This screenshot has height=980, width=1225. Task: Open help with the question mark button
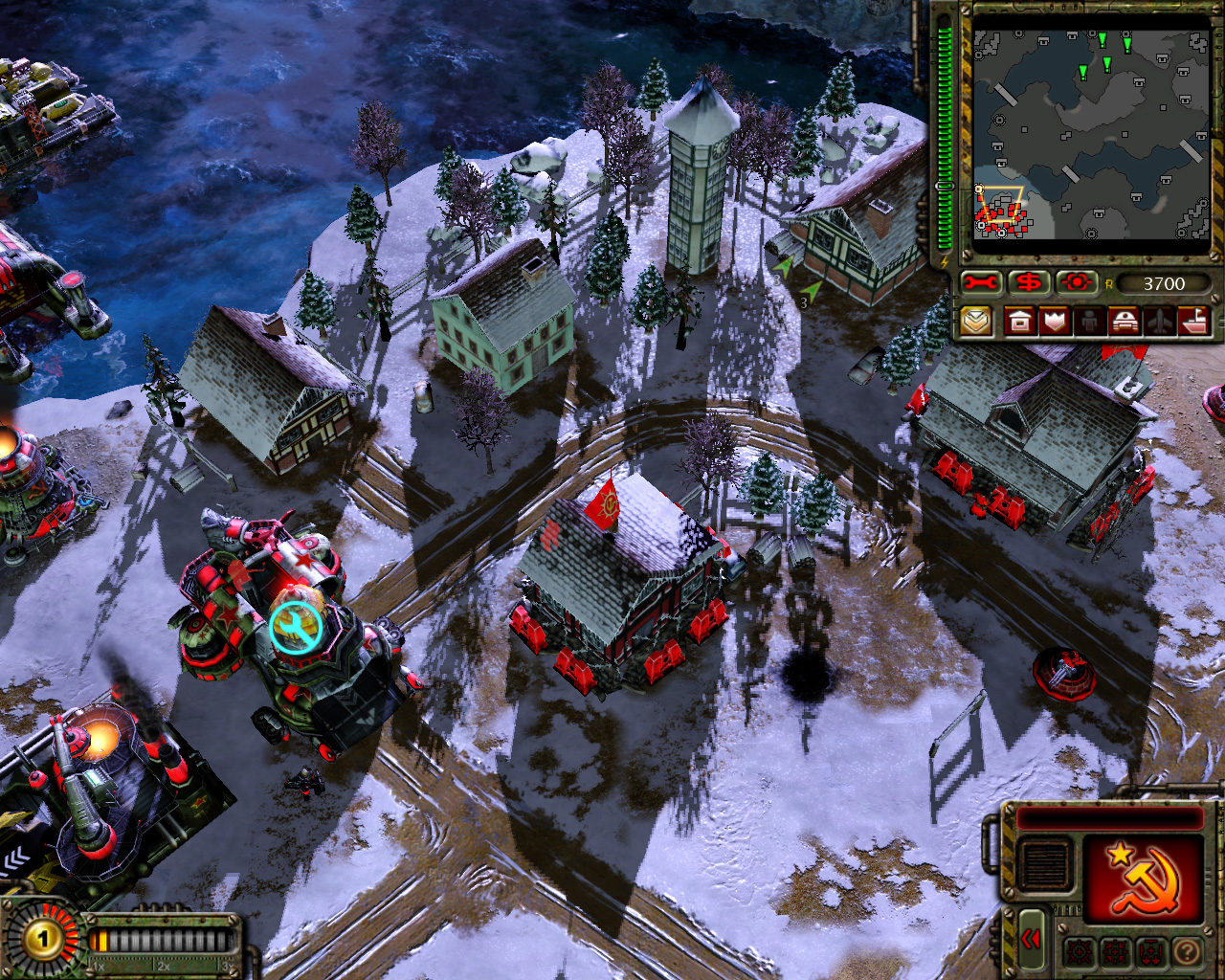1187,952
